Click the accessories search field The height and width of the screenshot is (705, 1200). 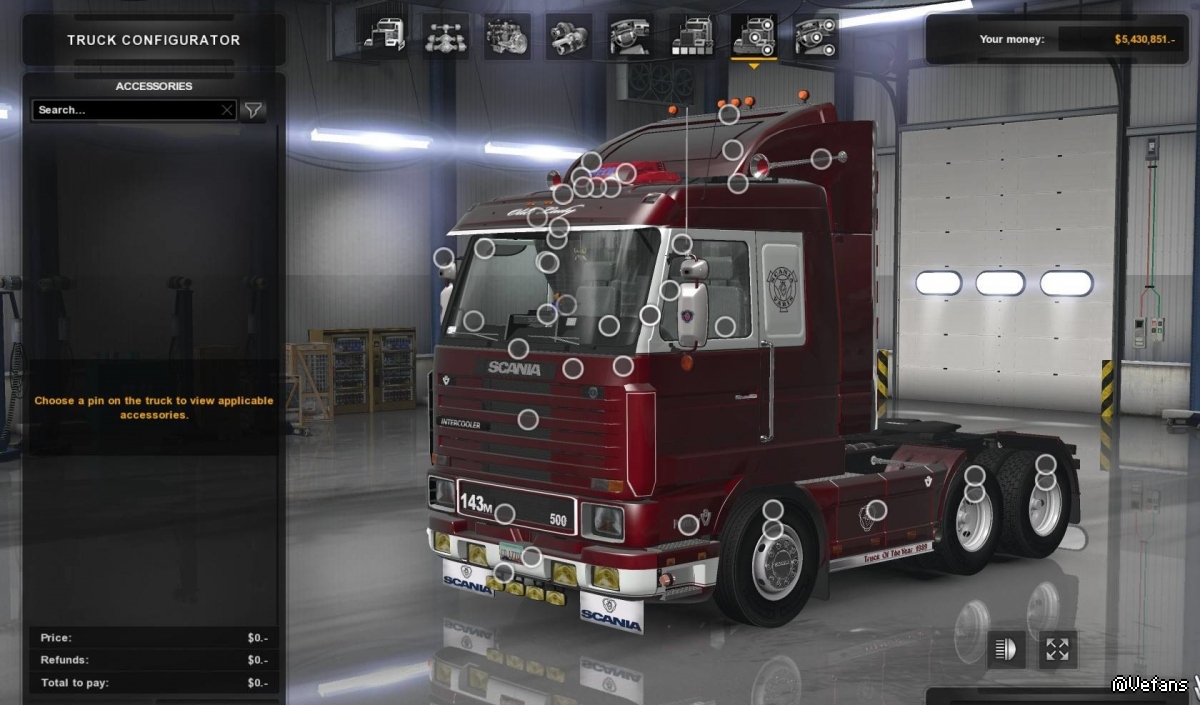tap(125, 110)
